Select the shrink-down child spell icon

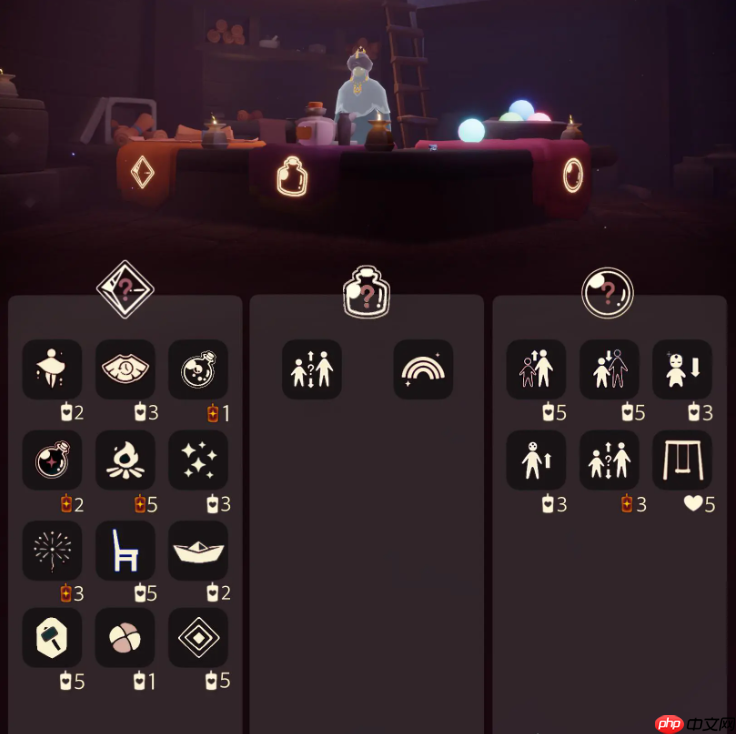click(x=682, y=370)
